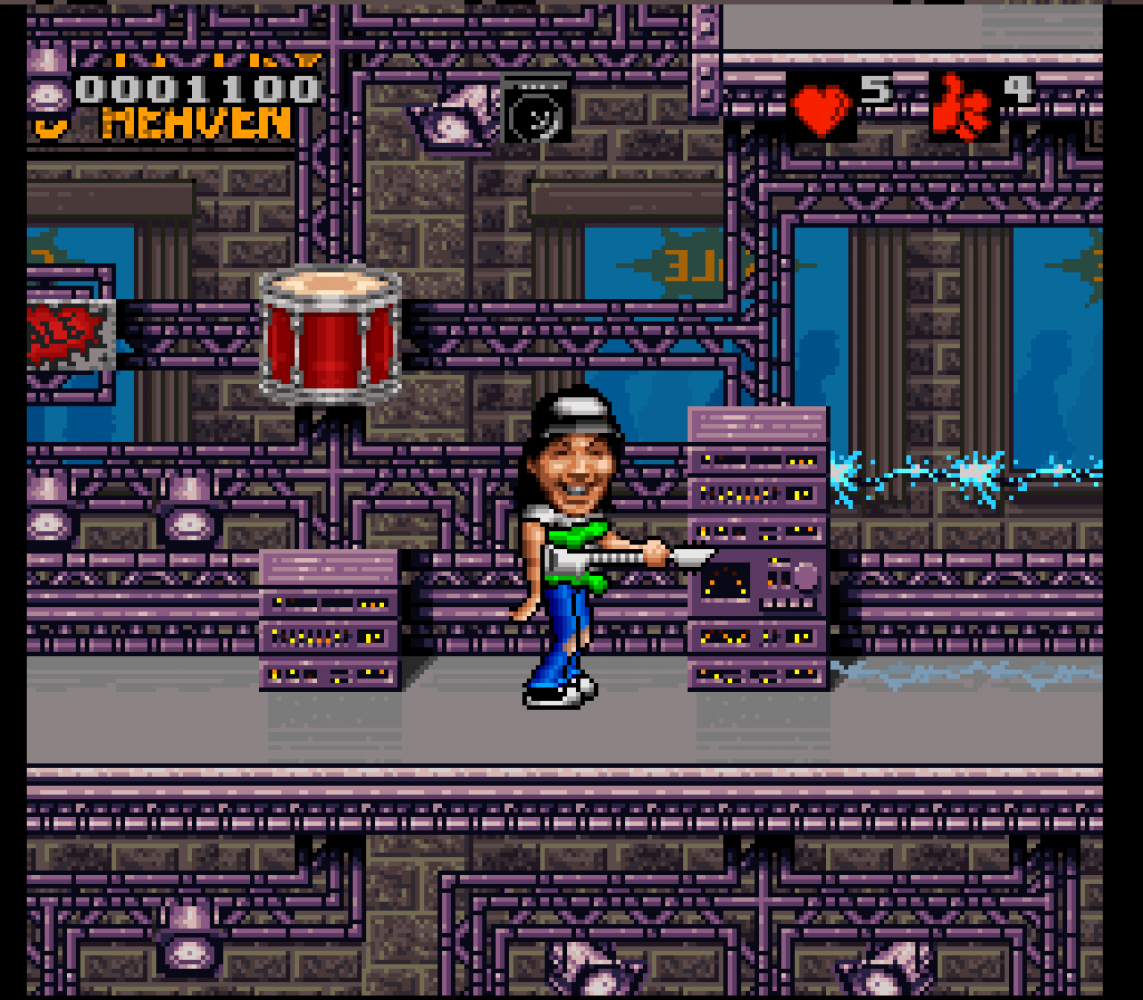1143x1000 pixels.
Task: Click the red heart health icon
Action: tap(822, 109)
